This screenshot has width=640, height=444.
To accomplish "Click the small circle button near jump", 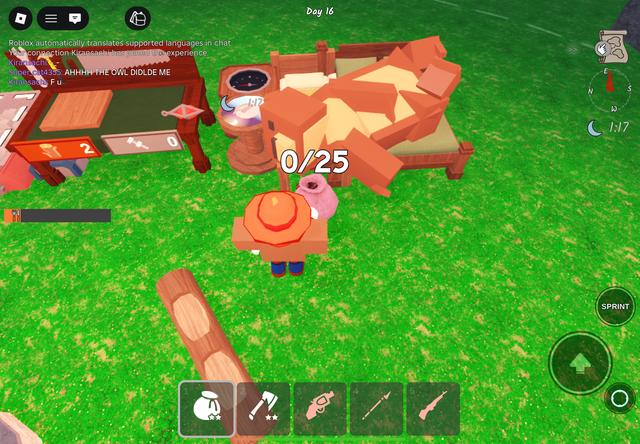I will 617,397.
